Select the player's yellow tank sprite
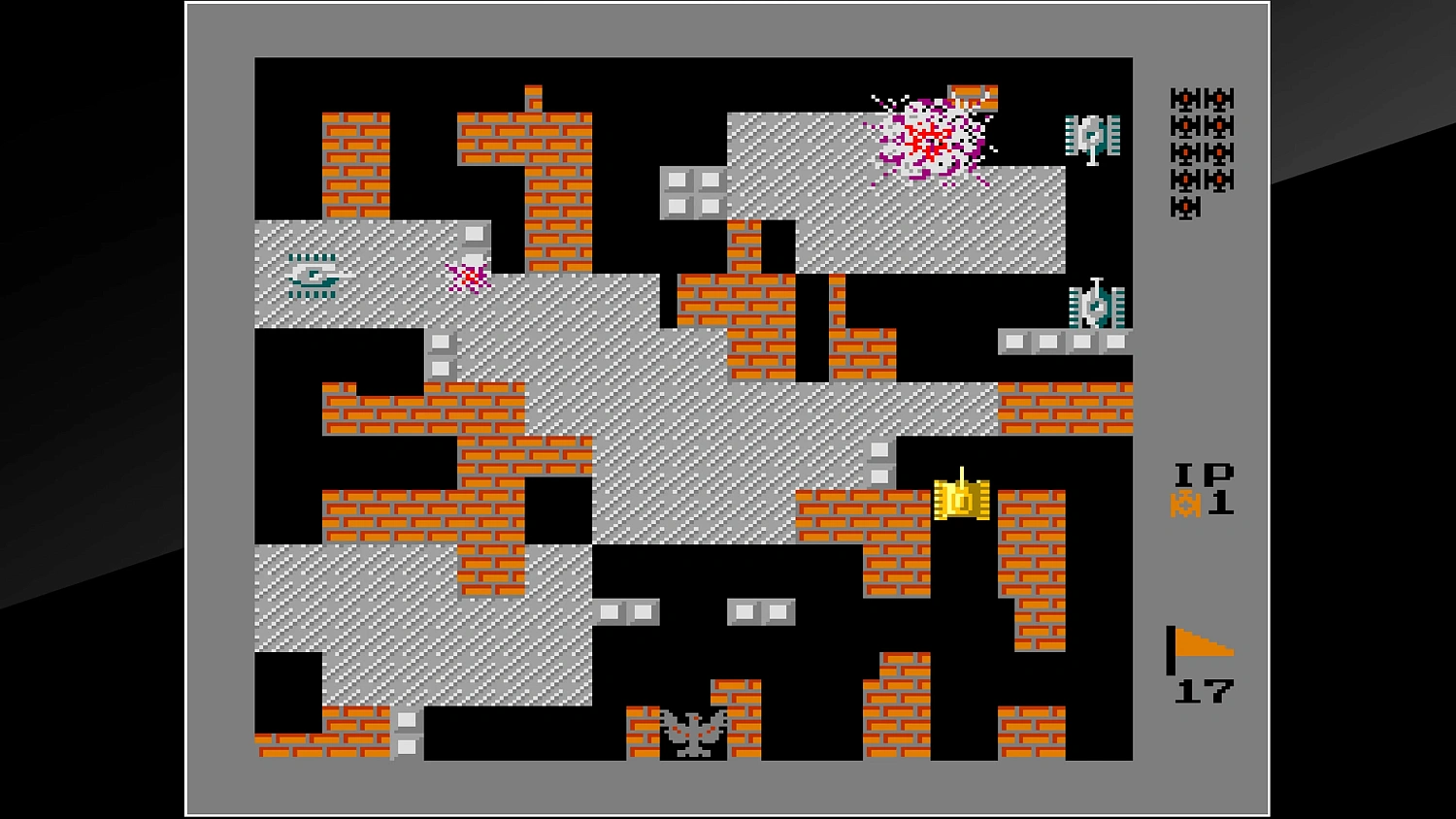This screenshot has height=819, width=1456. tap(961, 501)
